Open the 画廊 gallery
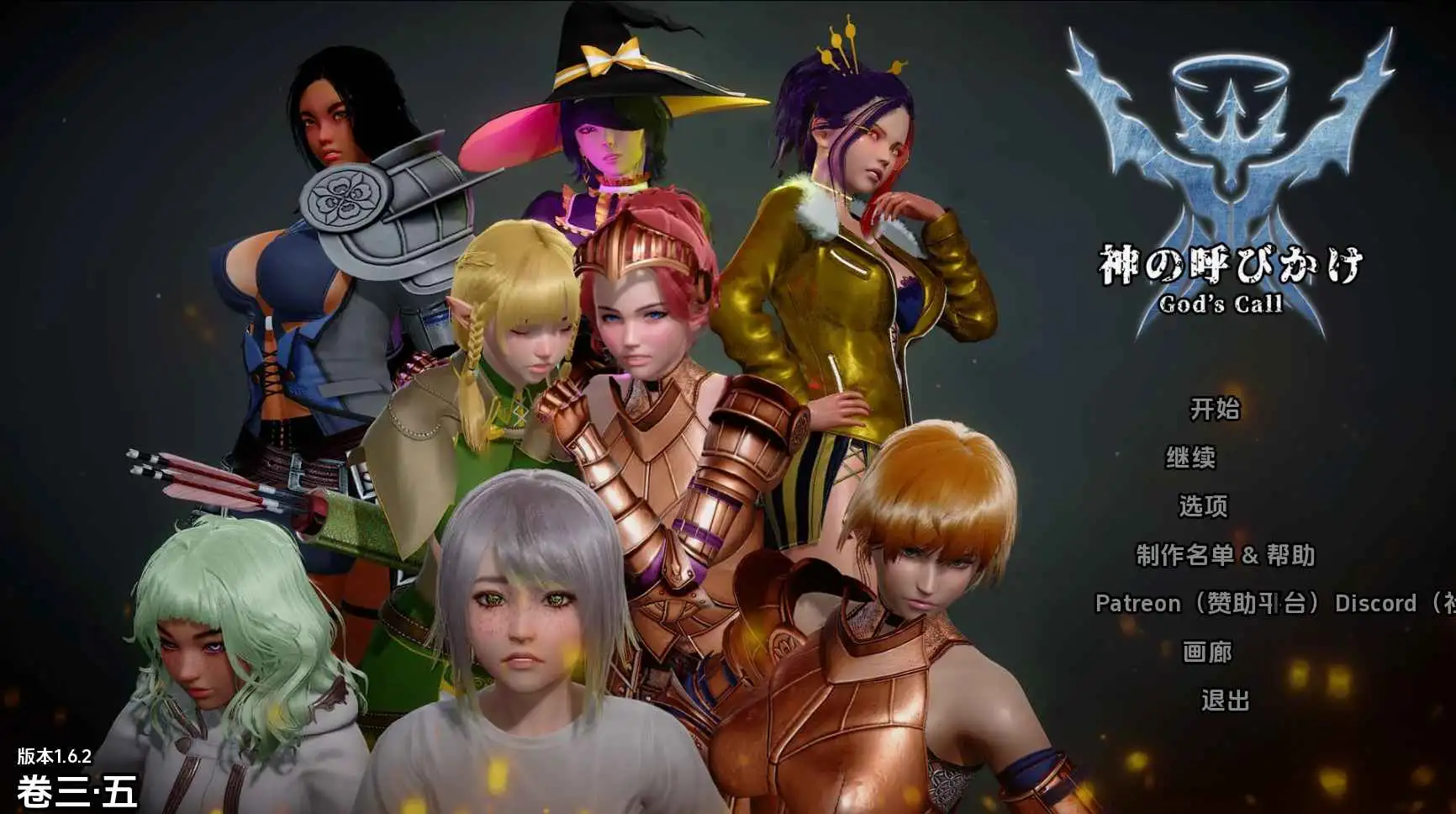Screen dimensions: 1456x814 [1209, 652]
